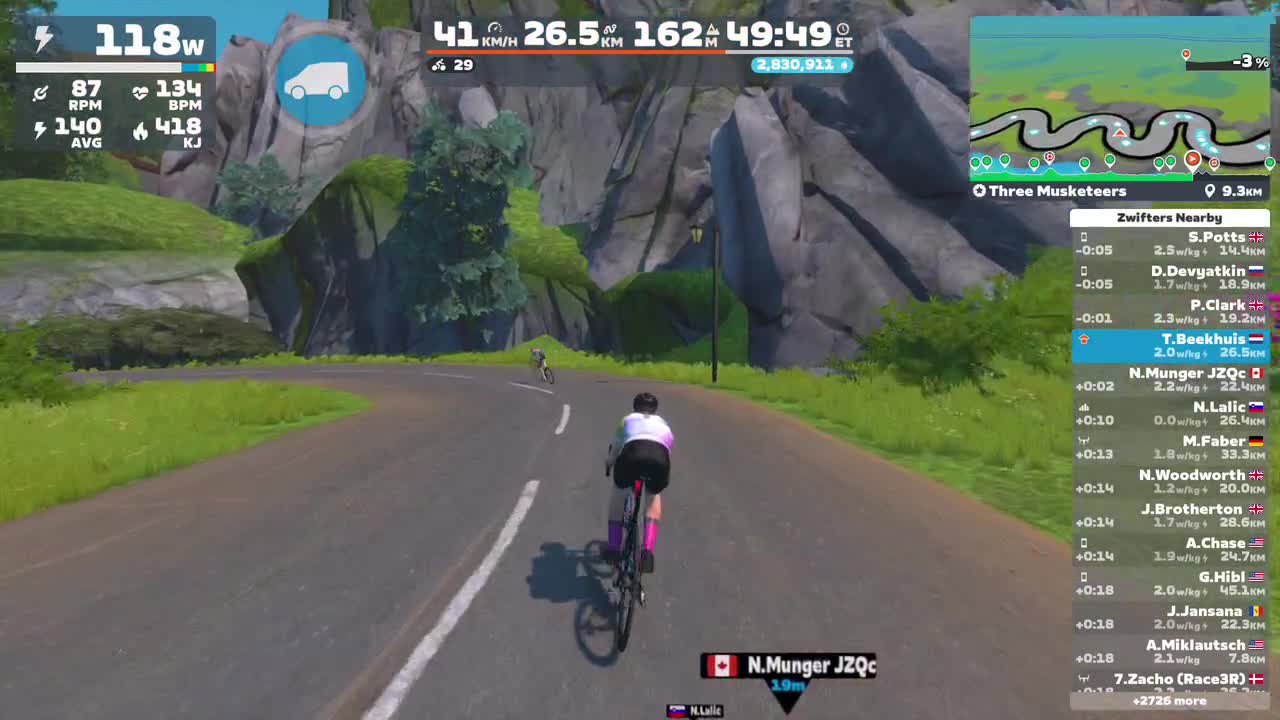This screenshot has height=720, width=1280.
Task: Expand the +2726 more riders list
Action: [x=1169, y=701]
